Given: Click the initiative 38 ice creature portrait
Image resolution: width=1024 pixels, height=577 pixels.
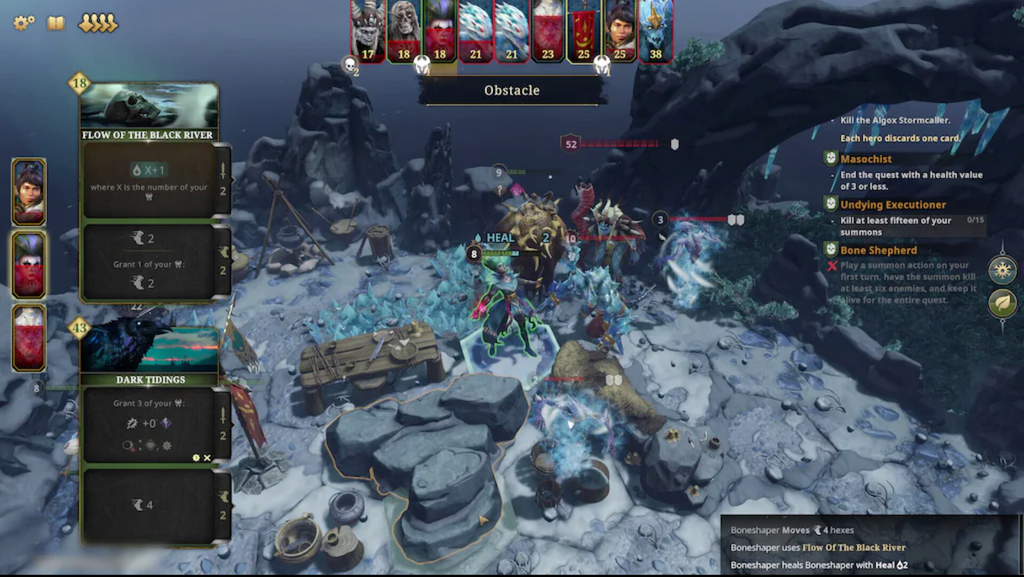Looking at the screenshot, I should 656,30.
